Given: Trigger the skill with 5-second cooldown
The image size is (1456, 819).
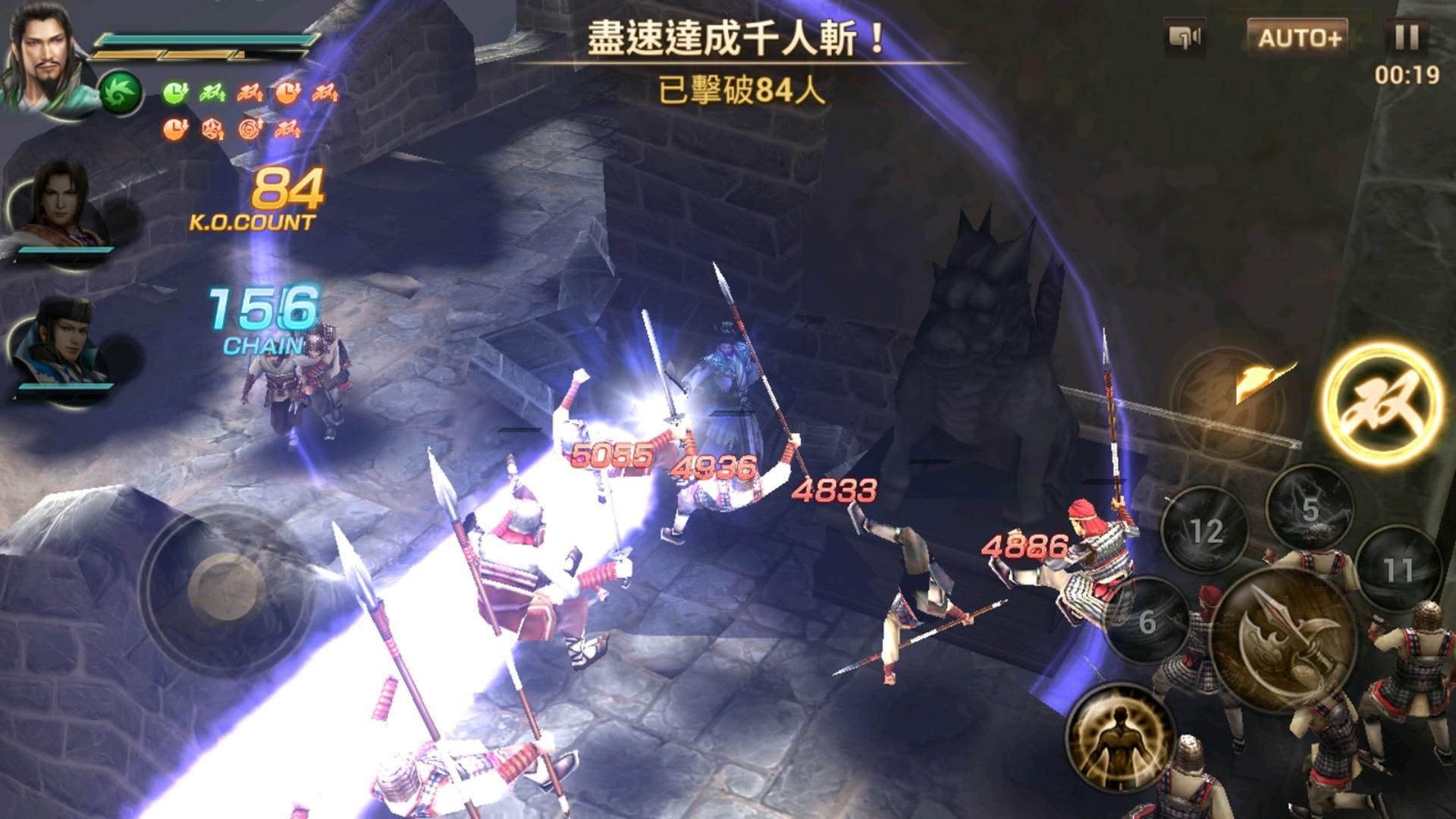Looking at the screenshot, I should click(1311, 510).
